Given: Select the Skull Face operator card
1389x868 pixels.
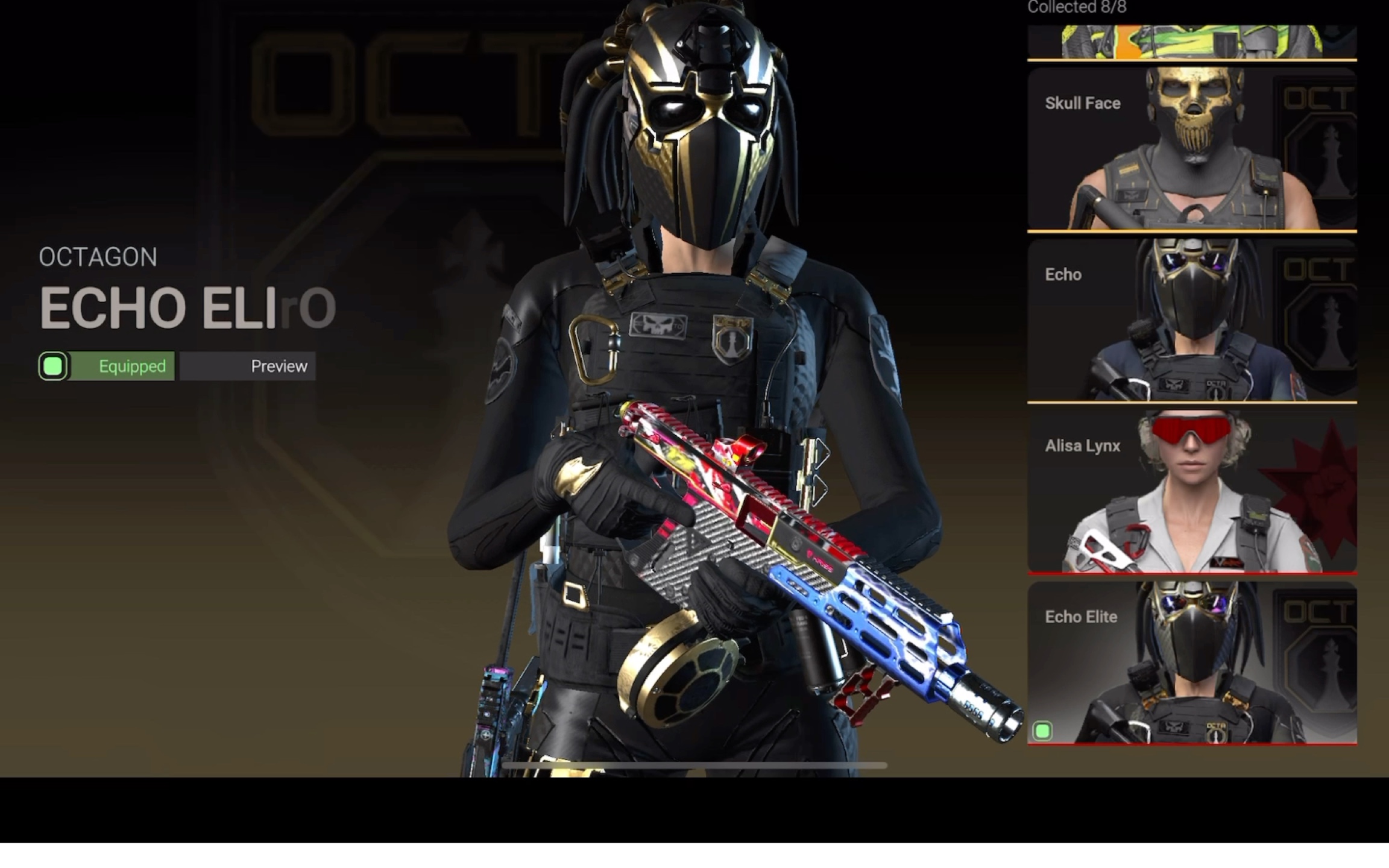Looking at the screenshot, I should 1191,148.
